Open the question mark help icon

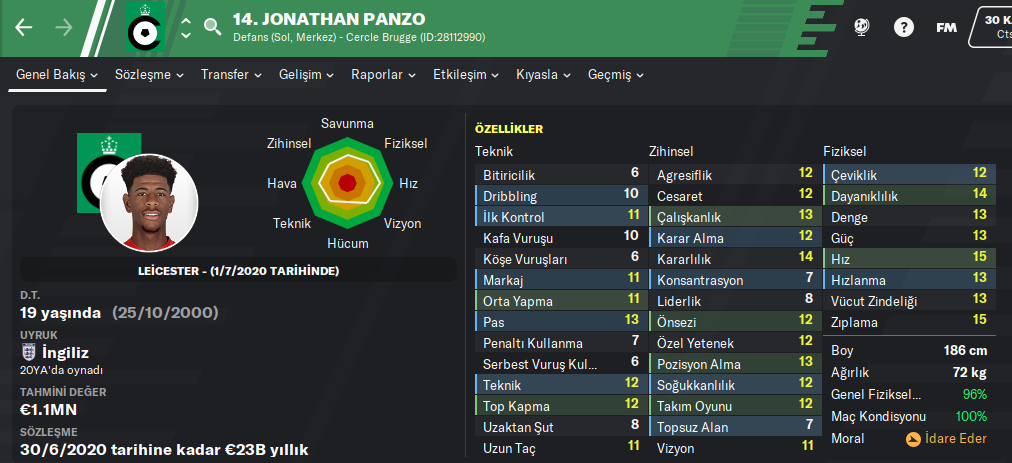903,27
